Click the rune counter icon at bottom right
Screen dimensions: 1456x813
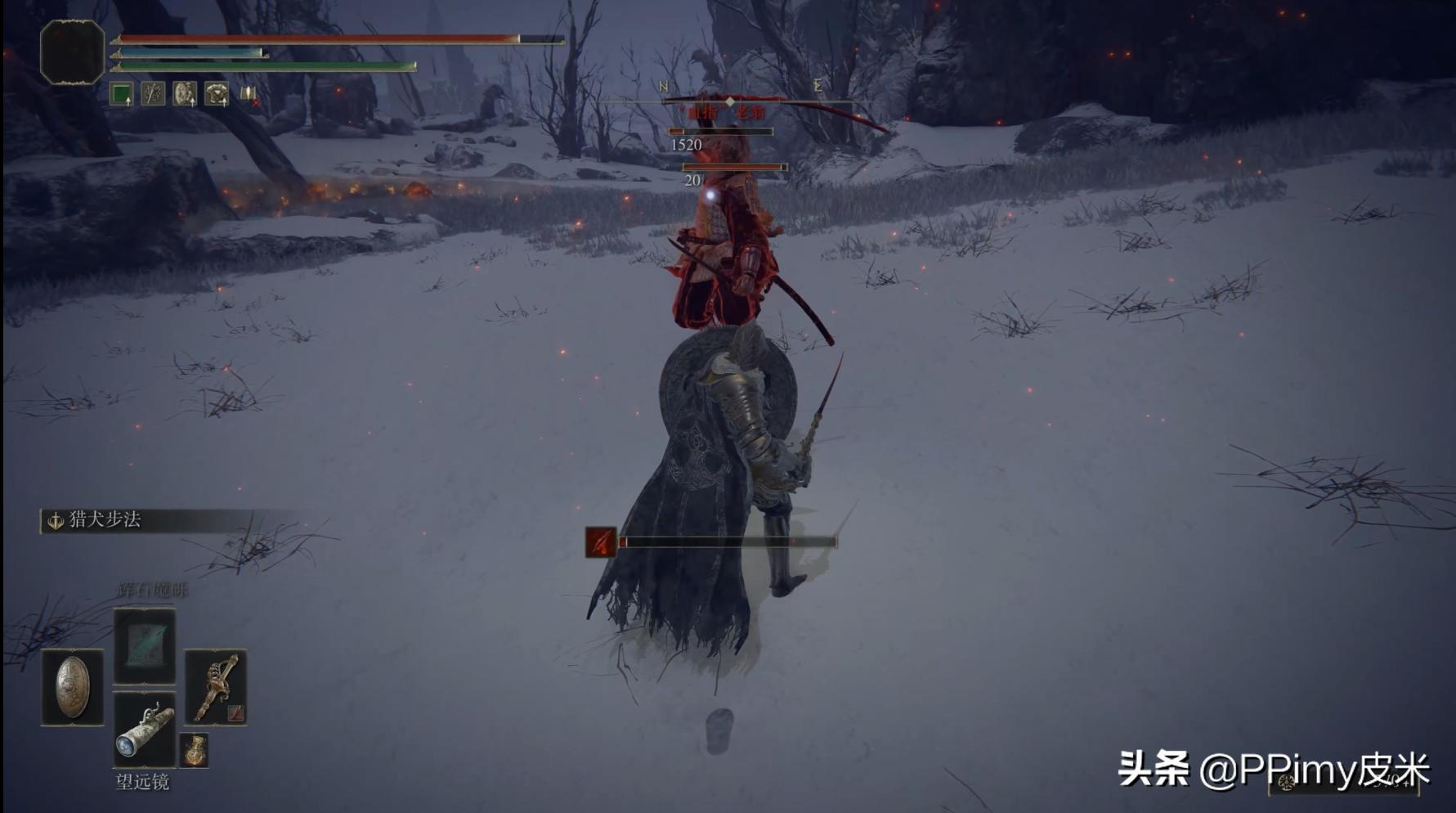coord(1286,782)
